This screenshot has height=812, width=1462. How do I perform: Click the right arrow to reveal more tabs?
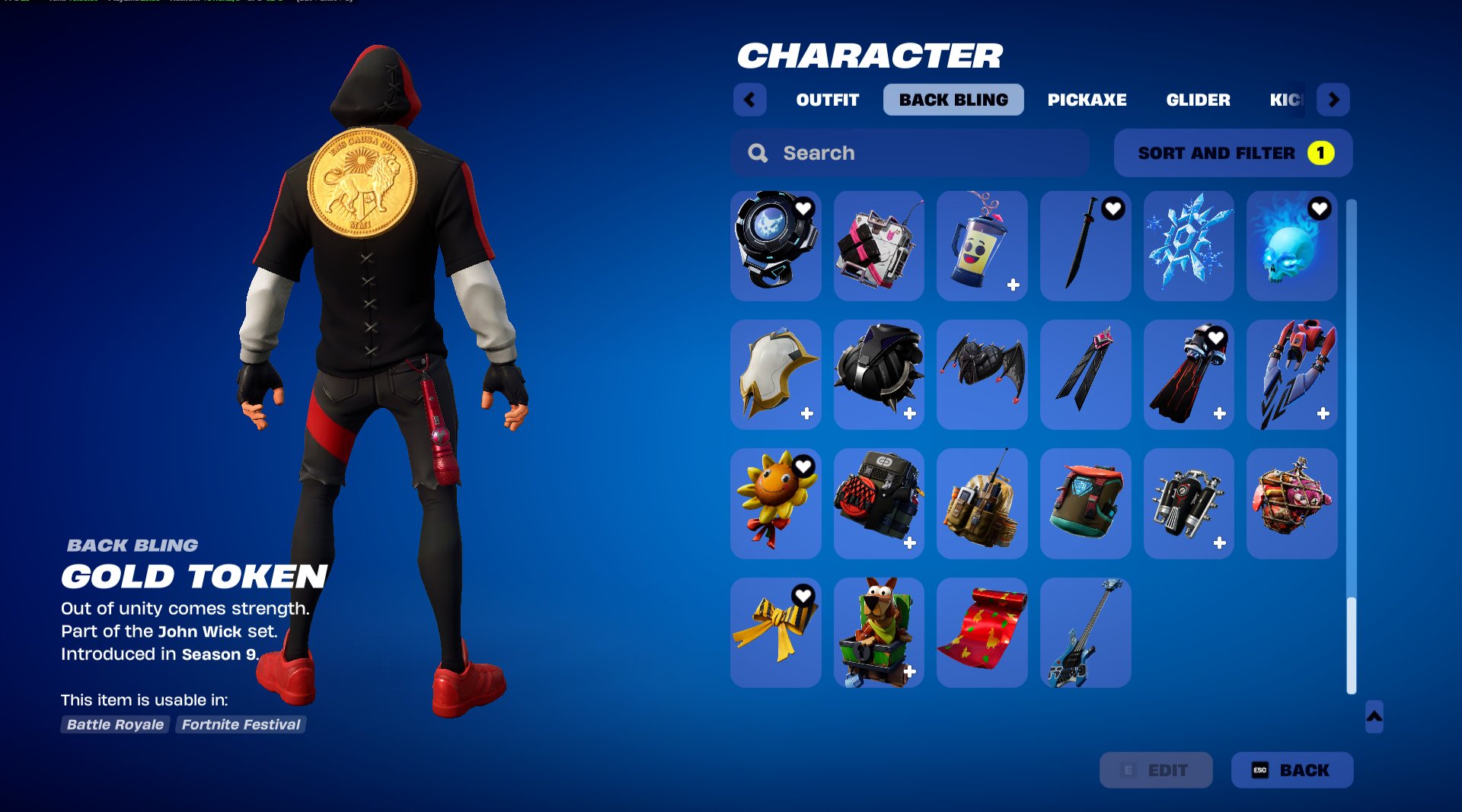pyautogui.click(x=1333, y=99)
